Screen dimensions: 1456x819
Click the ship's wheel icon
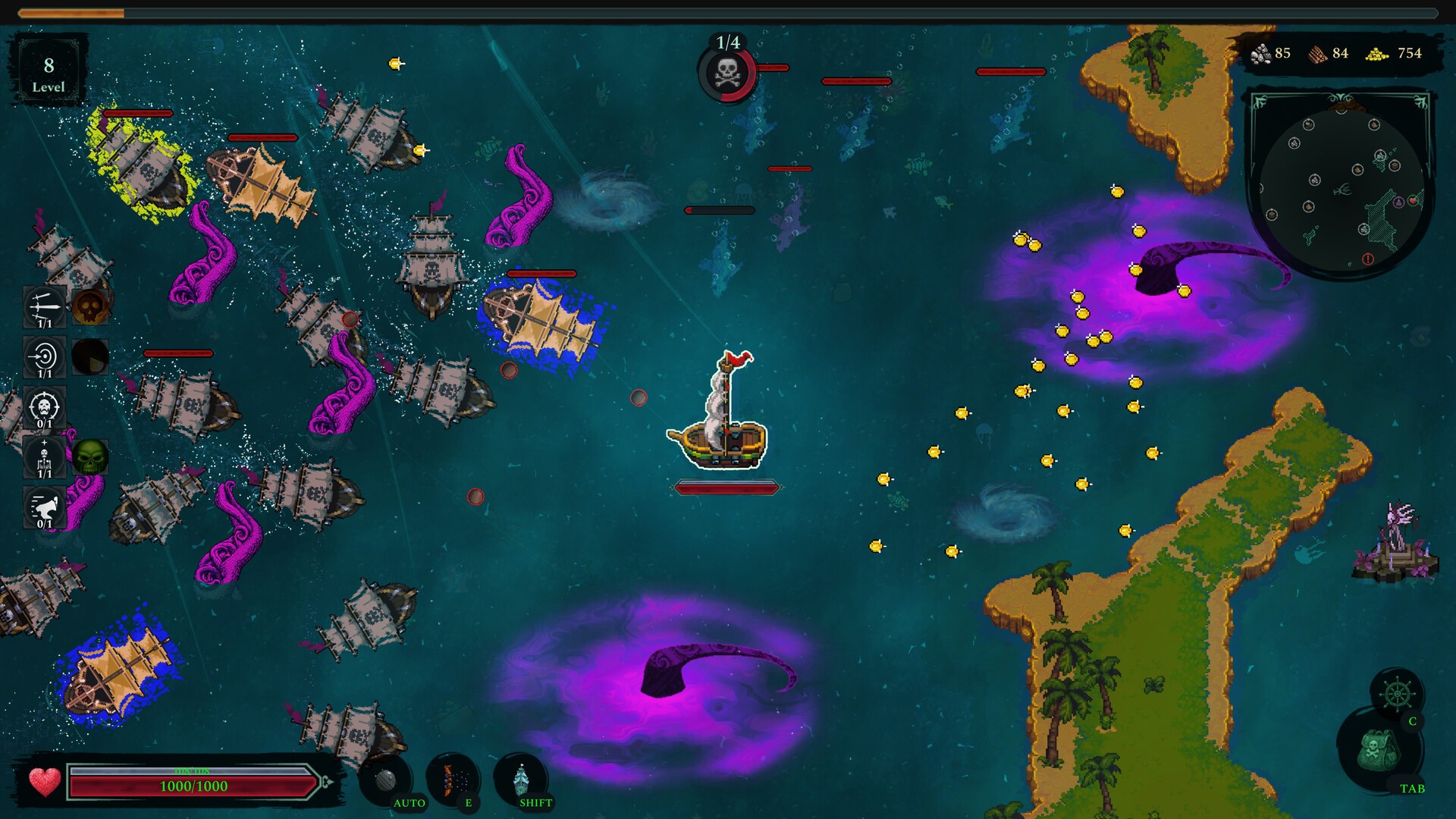1397,694
